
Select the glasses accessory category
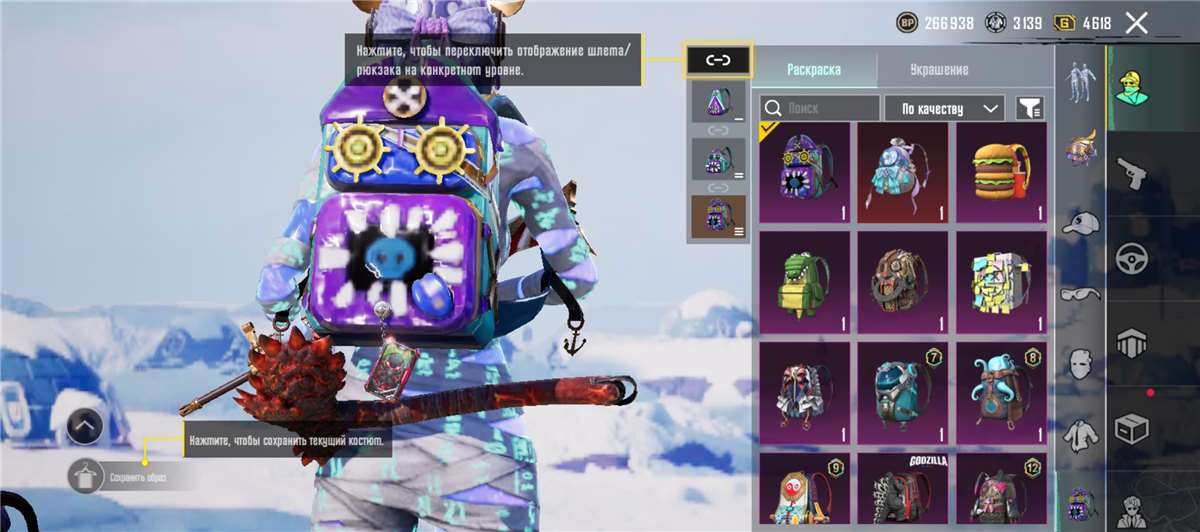click(1079, 294)
